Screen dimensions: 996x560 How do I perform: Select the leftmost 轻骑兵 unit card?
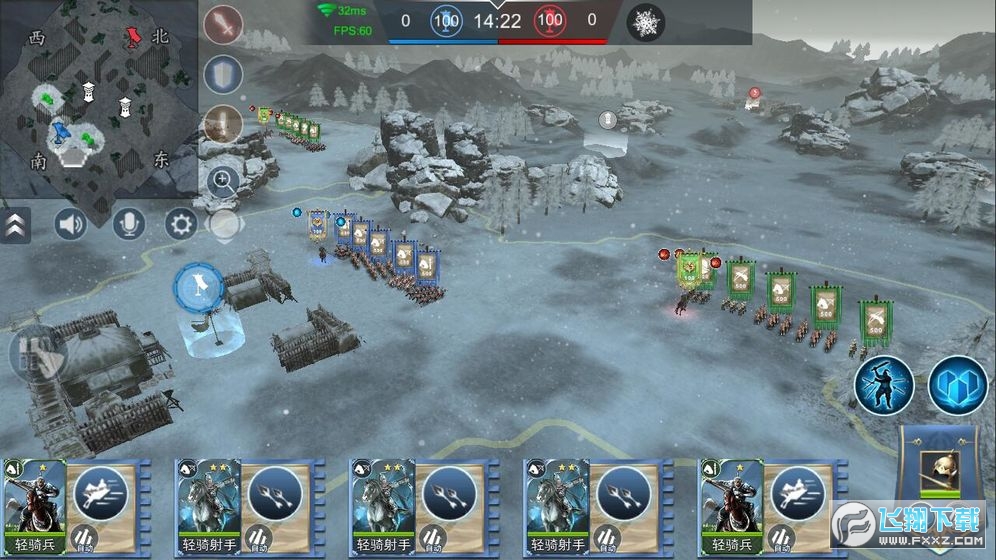[x=34, y=505]
